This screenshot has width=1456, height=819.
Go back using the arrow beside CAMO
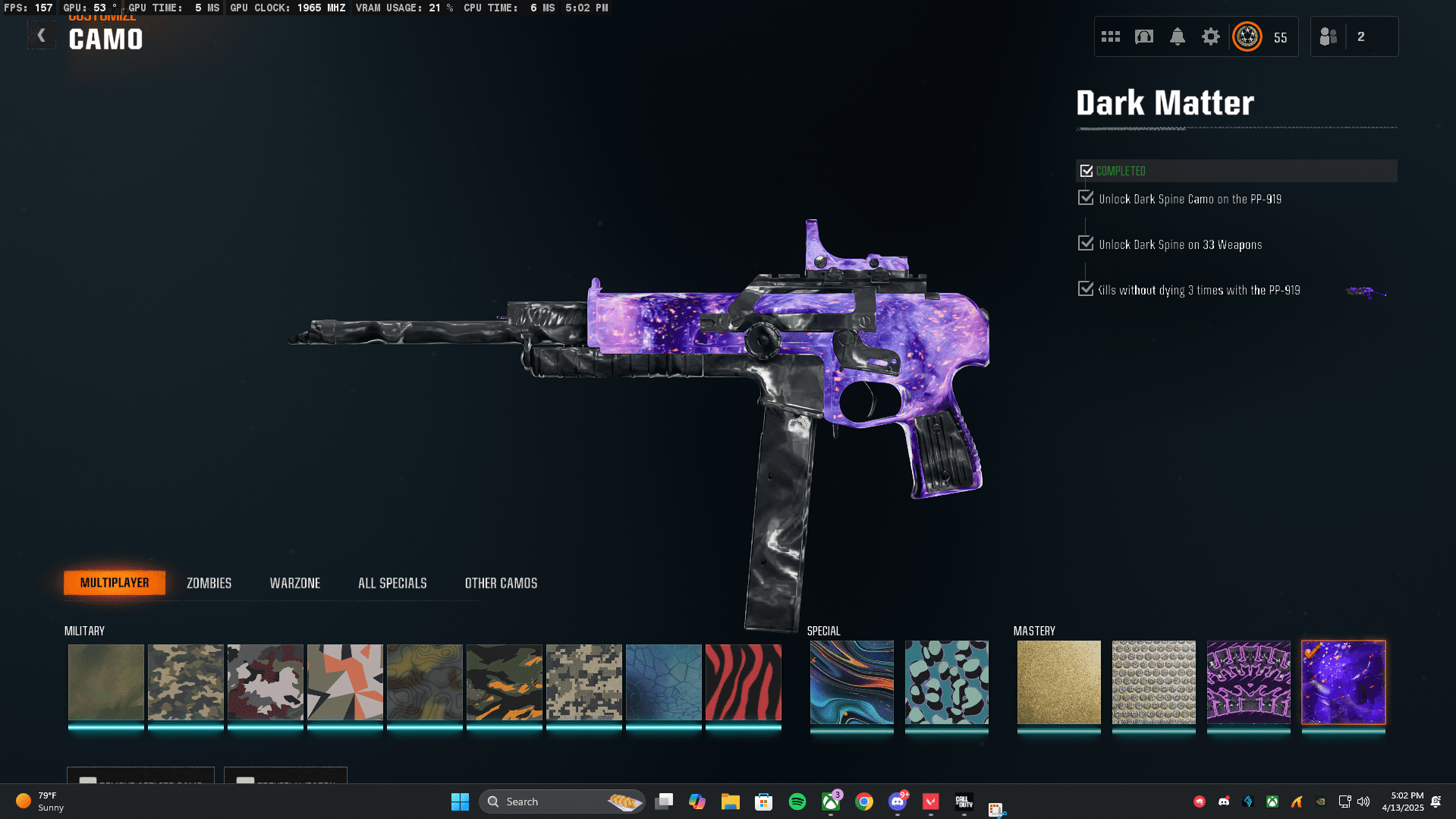coord(42,36)
